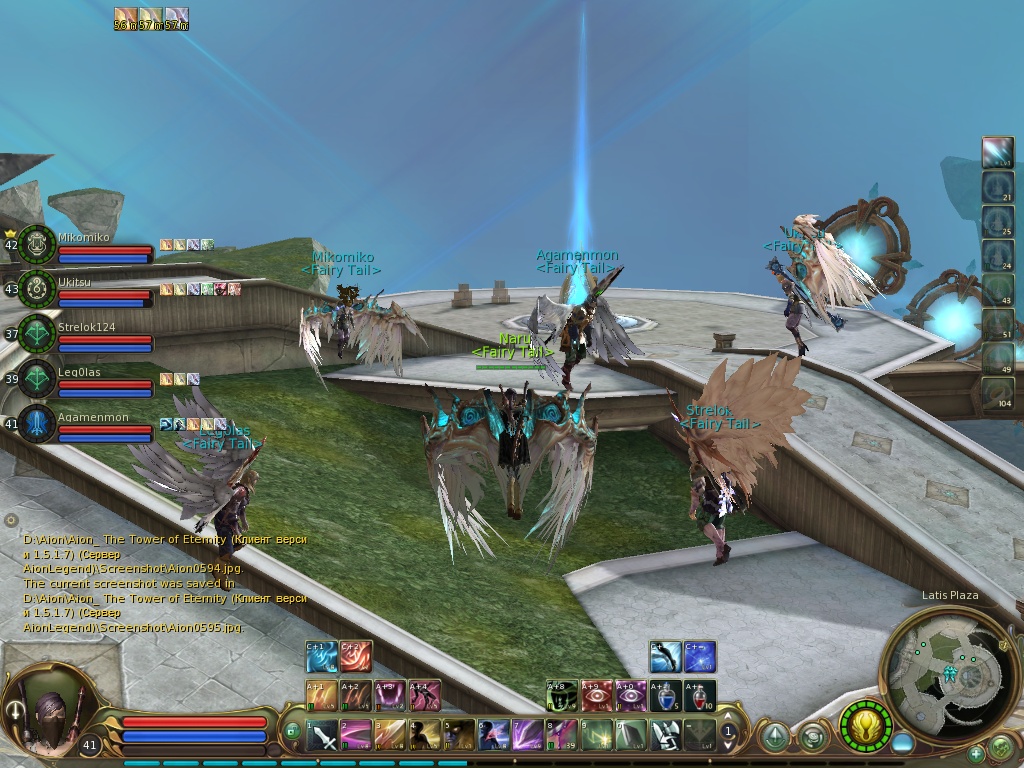Activate the blue mana potion slot
Screen dimensions: 1024x768
click(x=665, y=695)
